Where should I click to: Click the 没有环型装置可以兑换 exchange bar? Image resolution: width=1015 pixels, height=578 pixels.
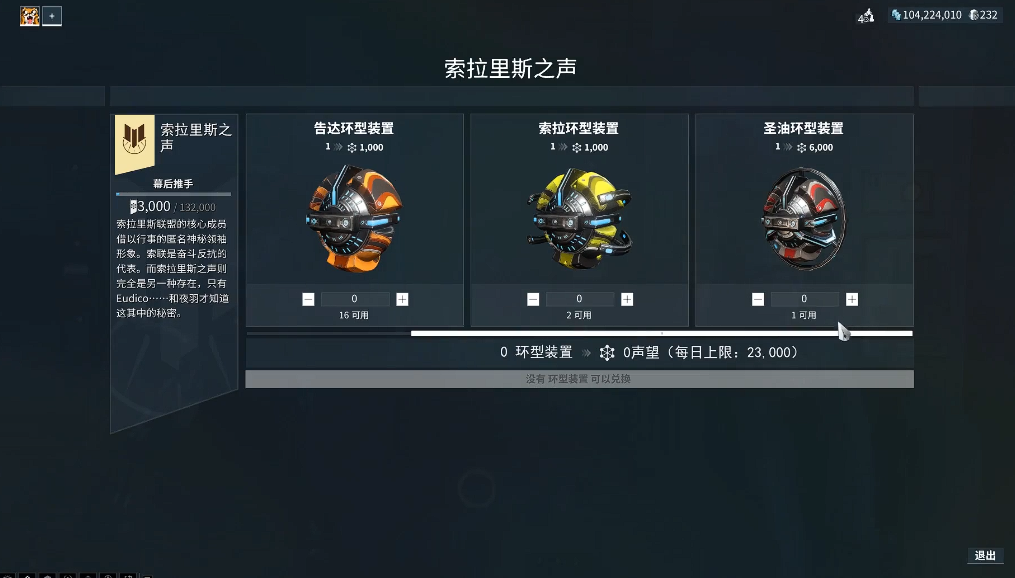pos(579,379)
